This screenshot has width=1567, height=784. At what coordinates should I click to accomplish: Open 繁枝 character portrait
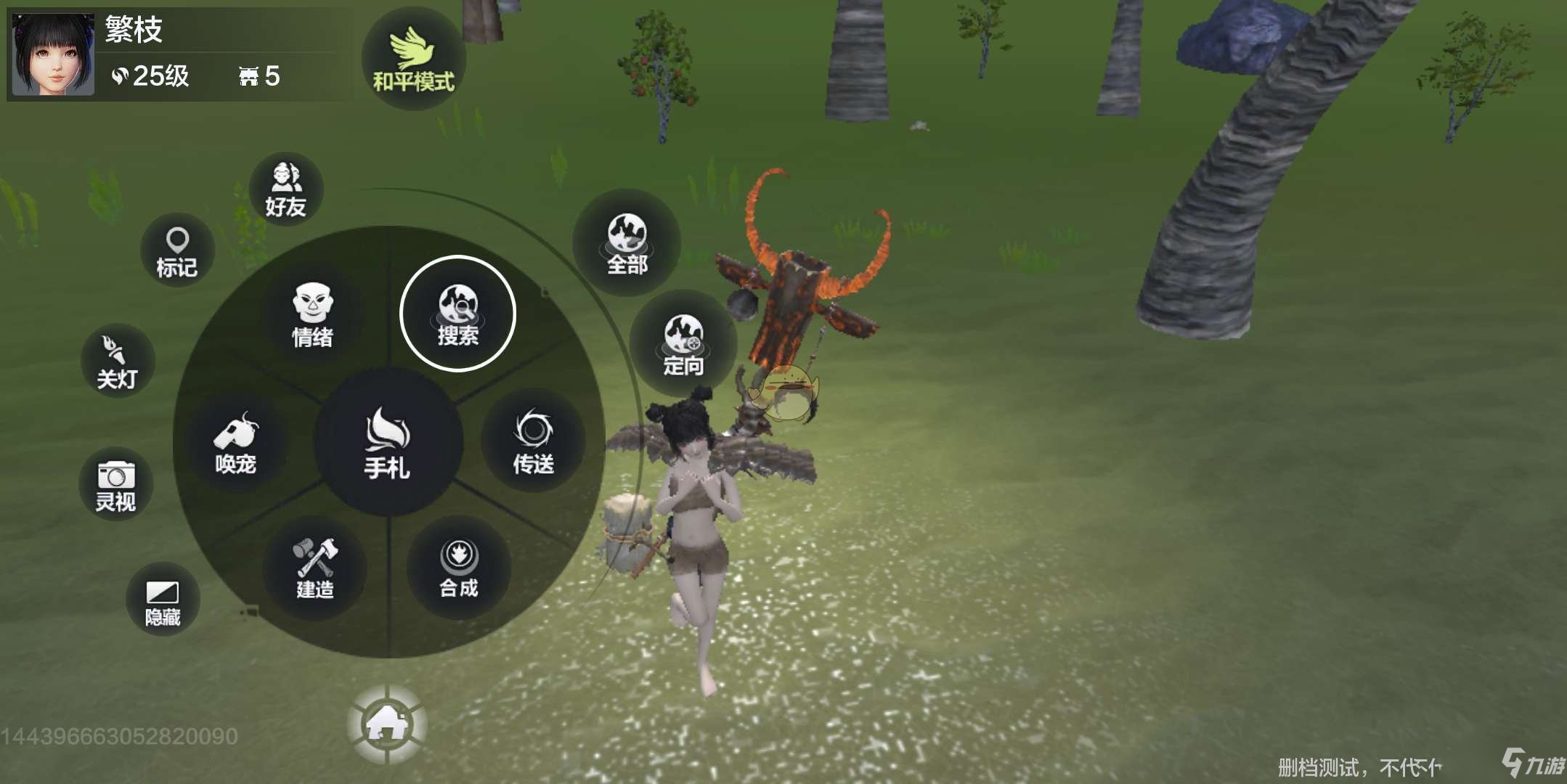click(x=53, y=54)
